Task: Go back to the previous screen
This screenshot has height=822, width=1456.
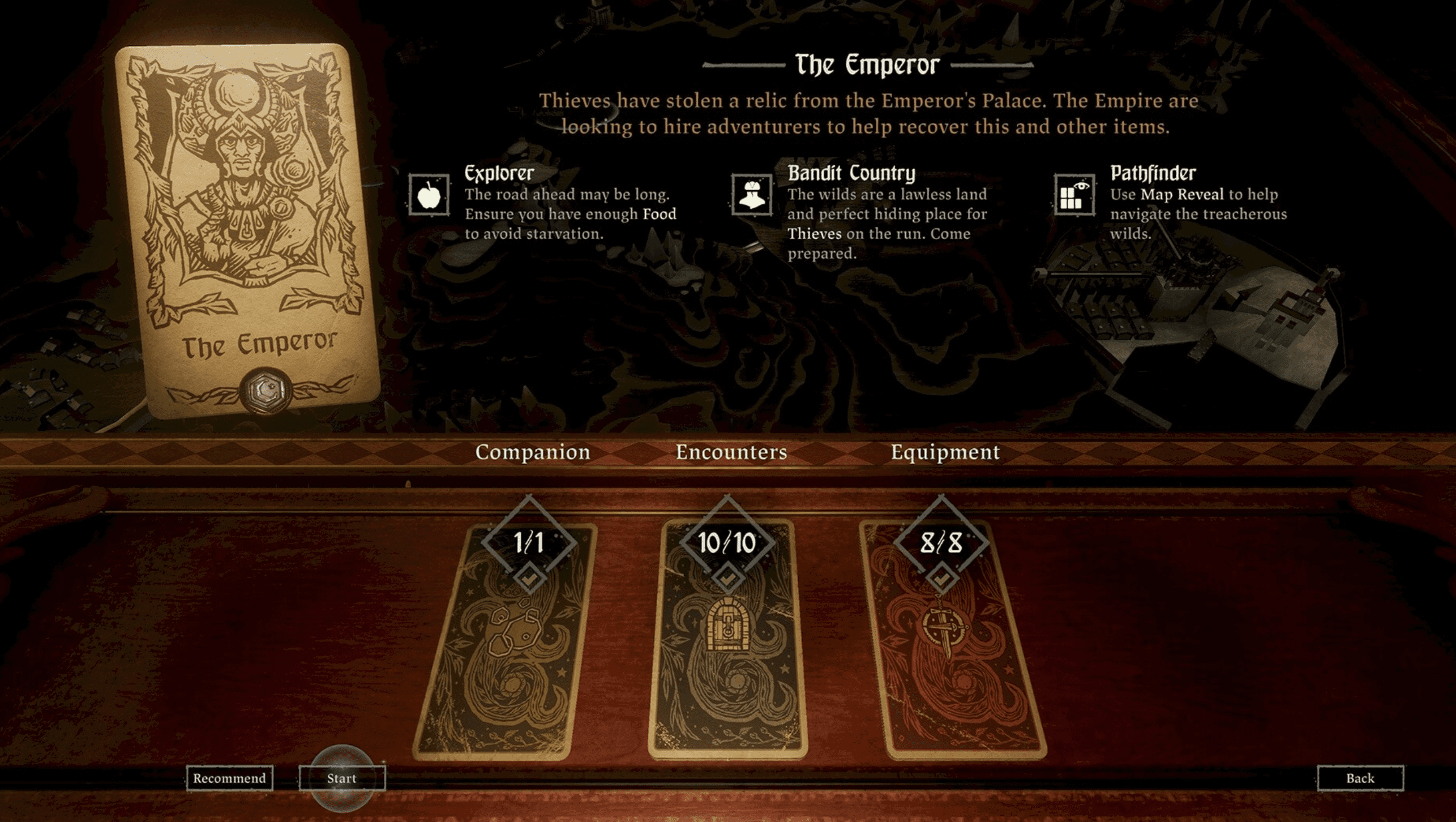Action: pos(1360,778)
